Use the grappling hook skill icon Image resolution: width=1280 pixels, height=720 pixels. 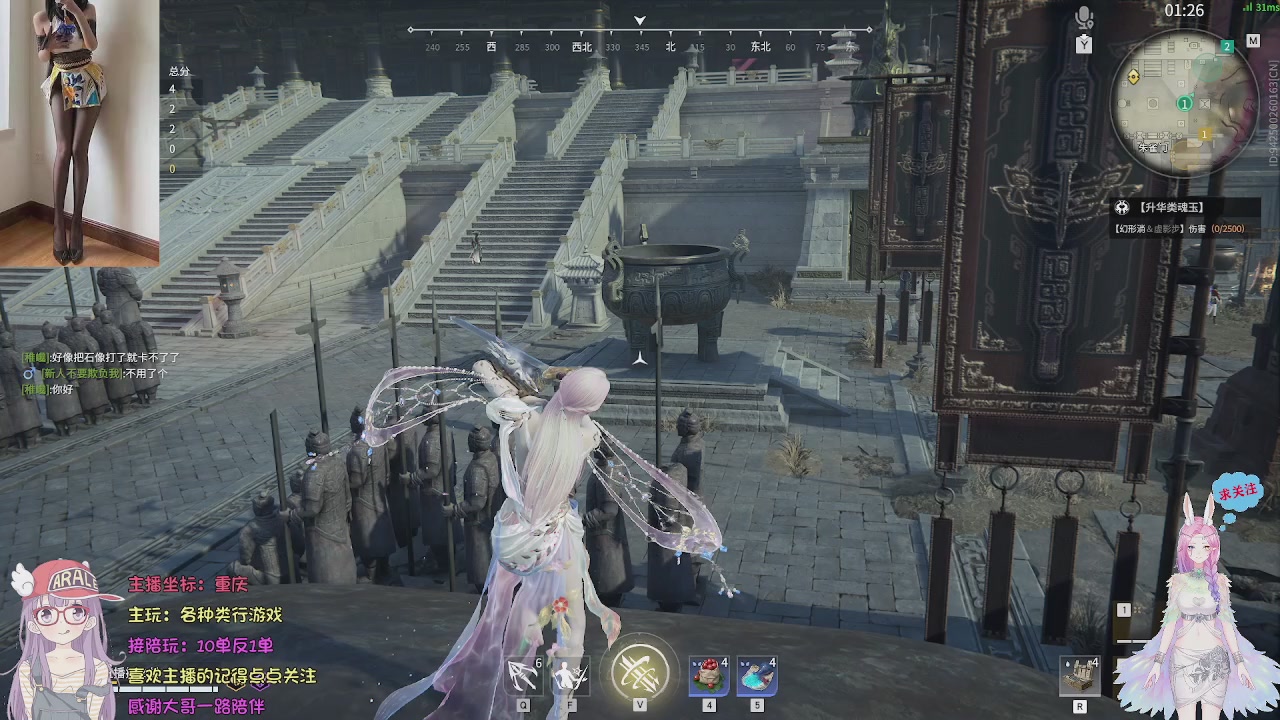[x=523, y=677]
